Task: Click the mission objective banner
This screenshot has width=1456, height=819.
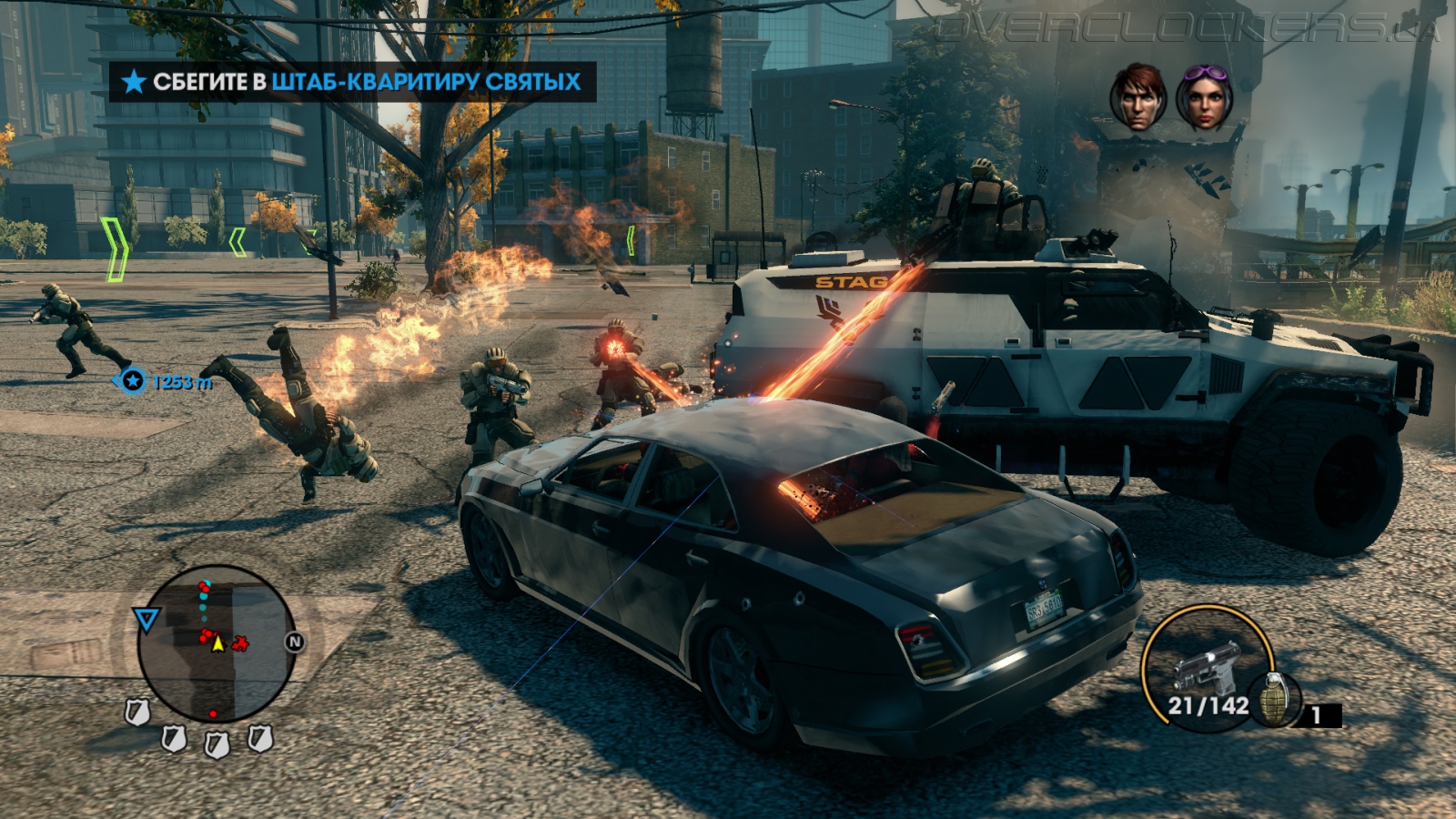Action: click(353, 82)
